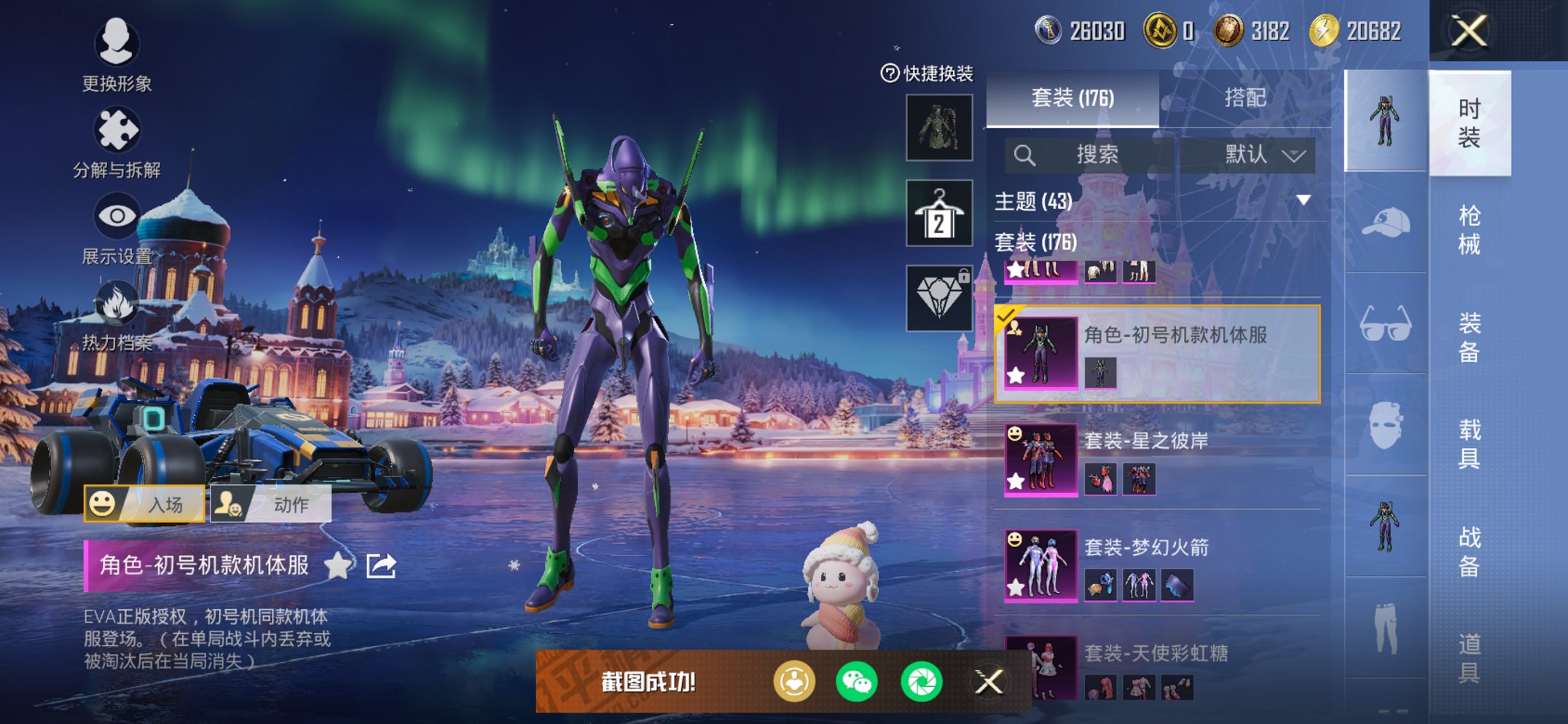Switch to the 载具 vehicles category

click(1469, 444)
